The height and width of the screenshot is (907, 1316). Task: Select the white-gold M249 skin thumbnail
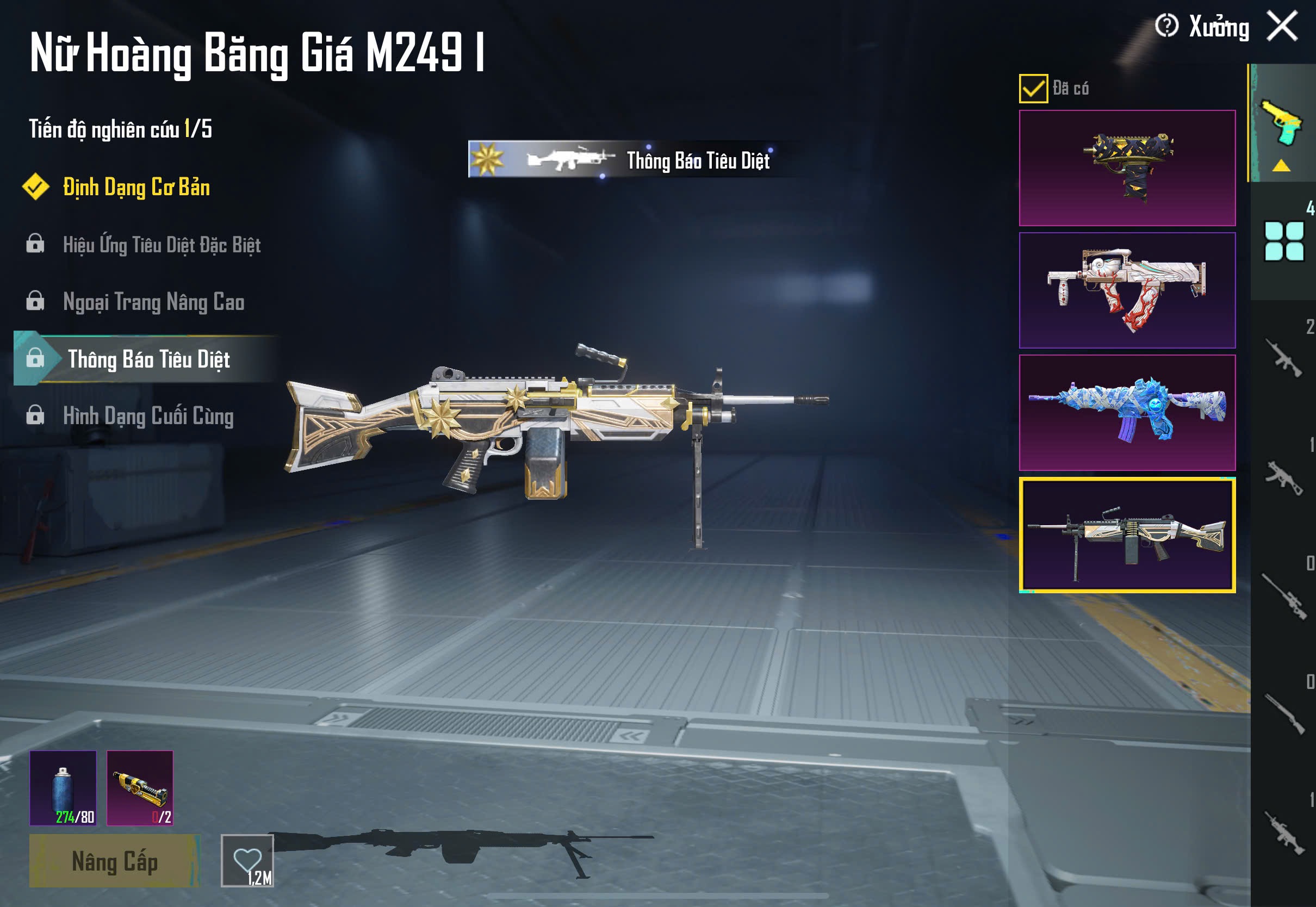pyautogui.click(x=1127, y=535)
